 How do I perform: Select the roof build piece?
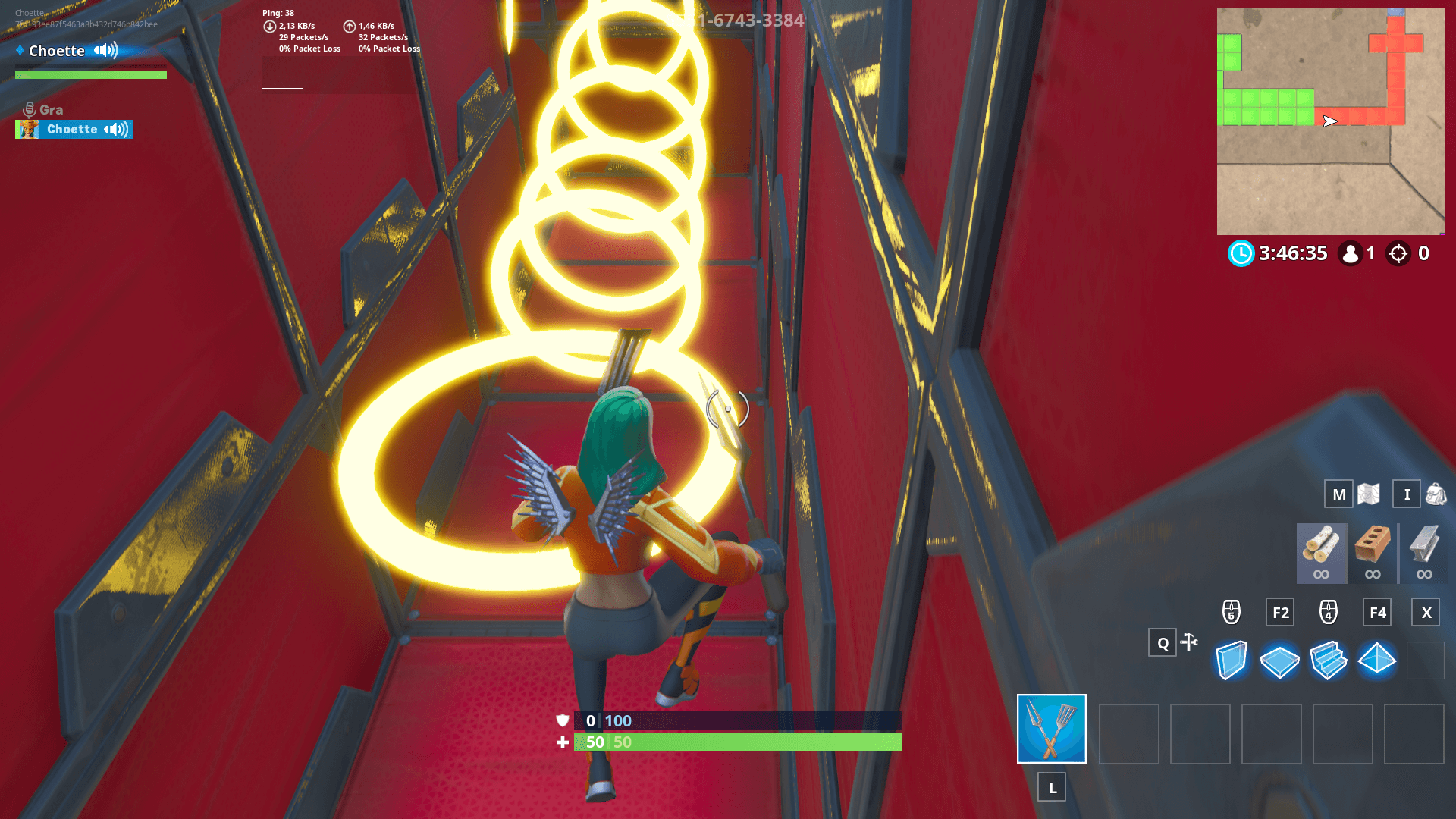pos(1378,661)
